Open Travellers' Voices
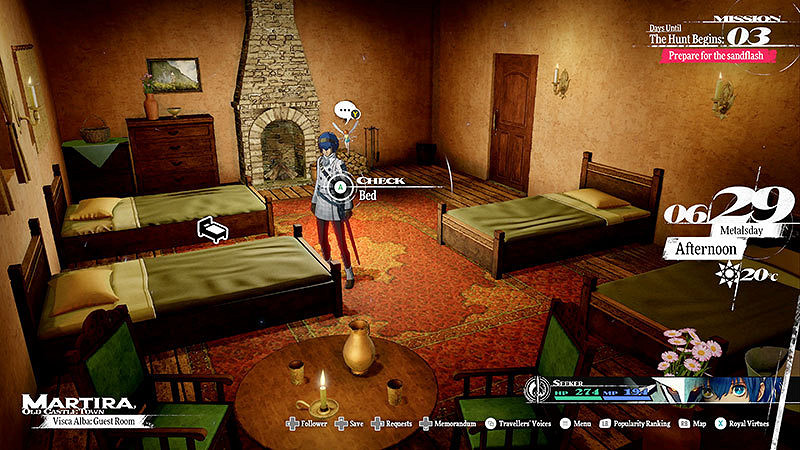The width and height of the screenshot is (800, 450). [518, 423]
